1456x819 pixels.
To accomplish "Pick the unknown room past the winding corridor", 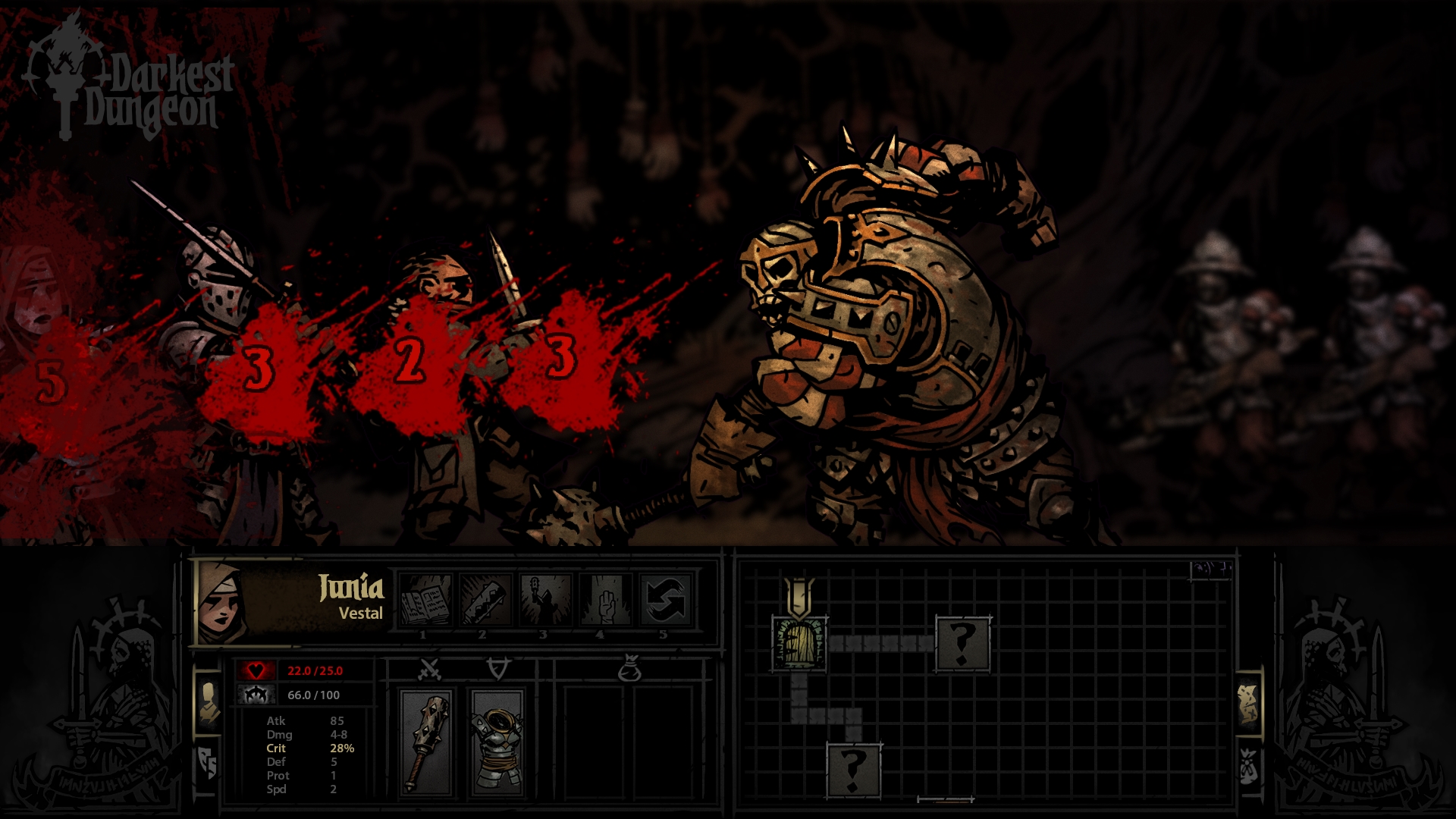I will [853, 769].
